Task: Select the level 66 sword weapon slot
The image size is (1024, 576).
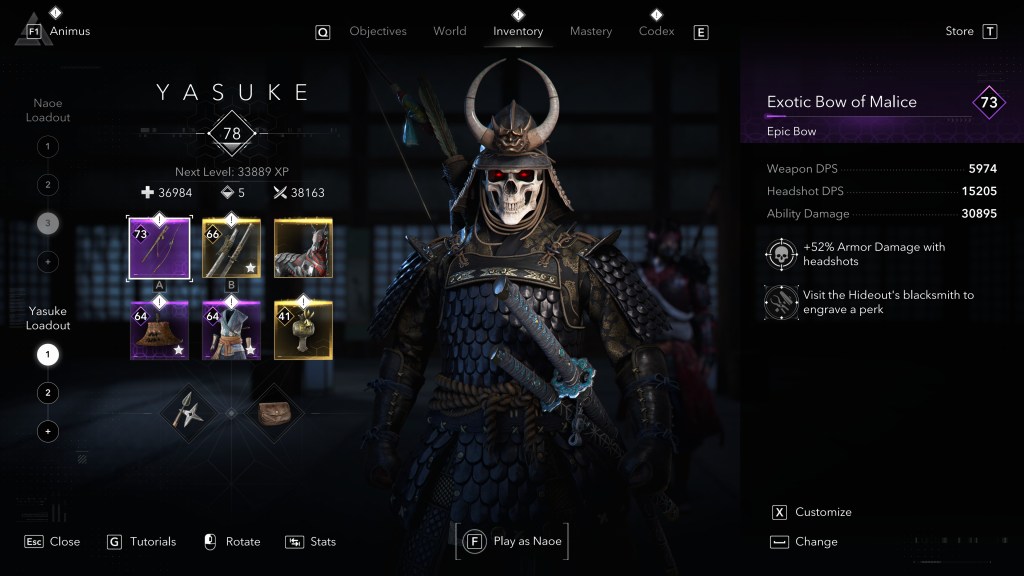Action: tap(231, 248)
